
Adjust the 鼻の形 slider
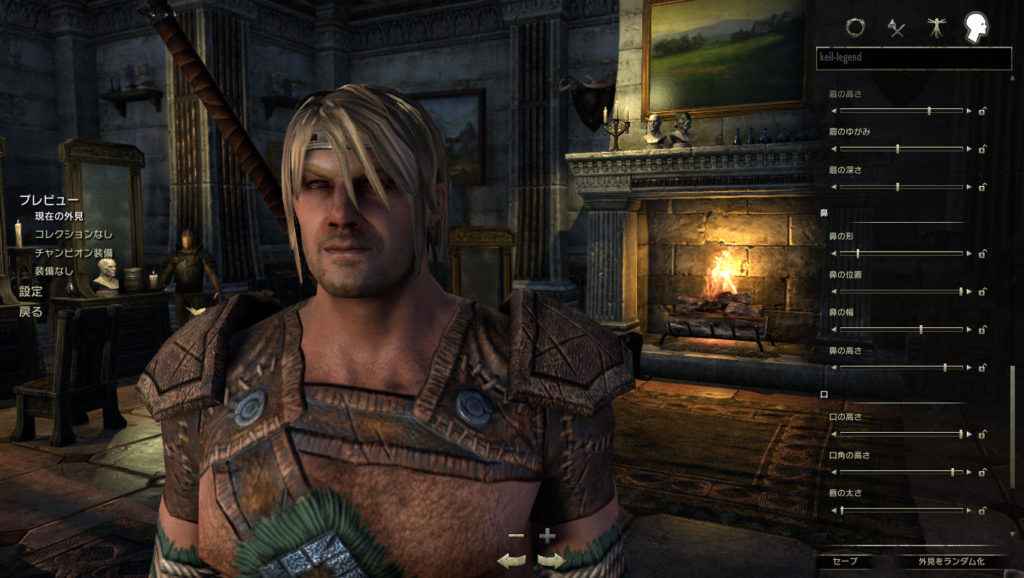point(857,254)
